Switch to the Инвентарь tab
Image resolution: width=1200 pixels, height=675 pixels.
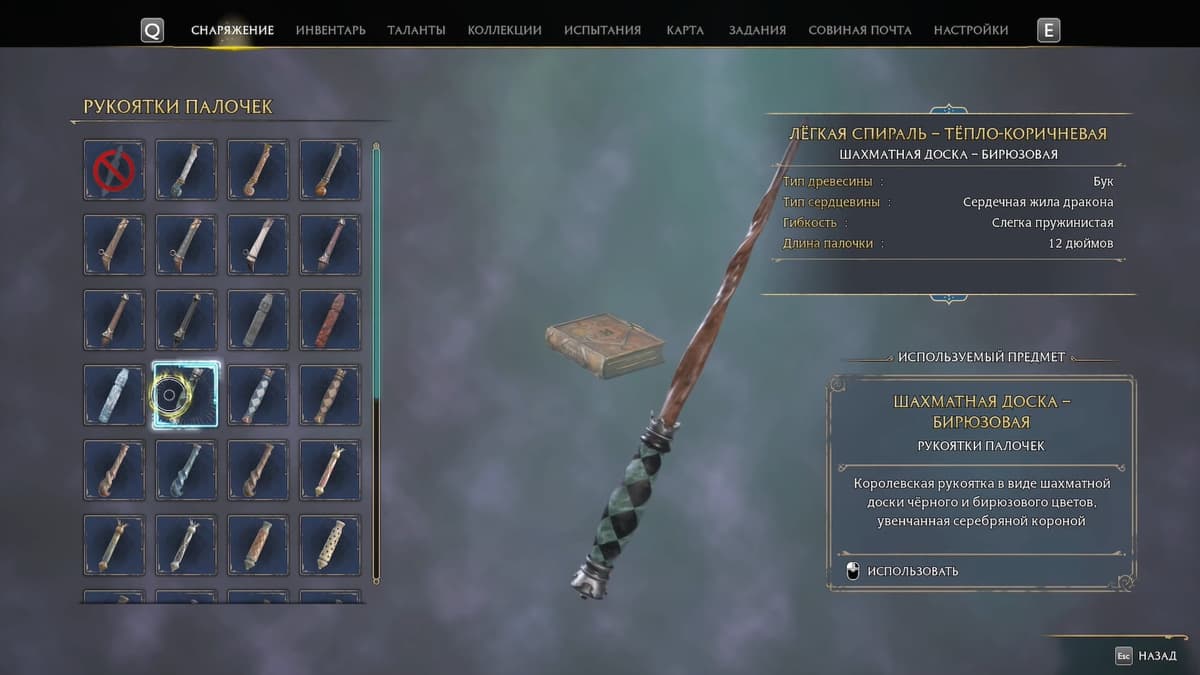(330, 30)
